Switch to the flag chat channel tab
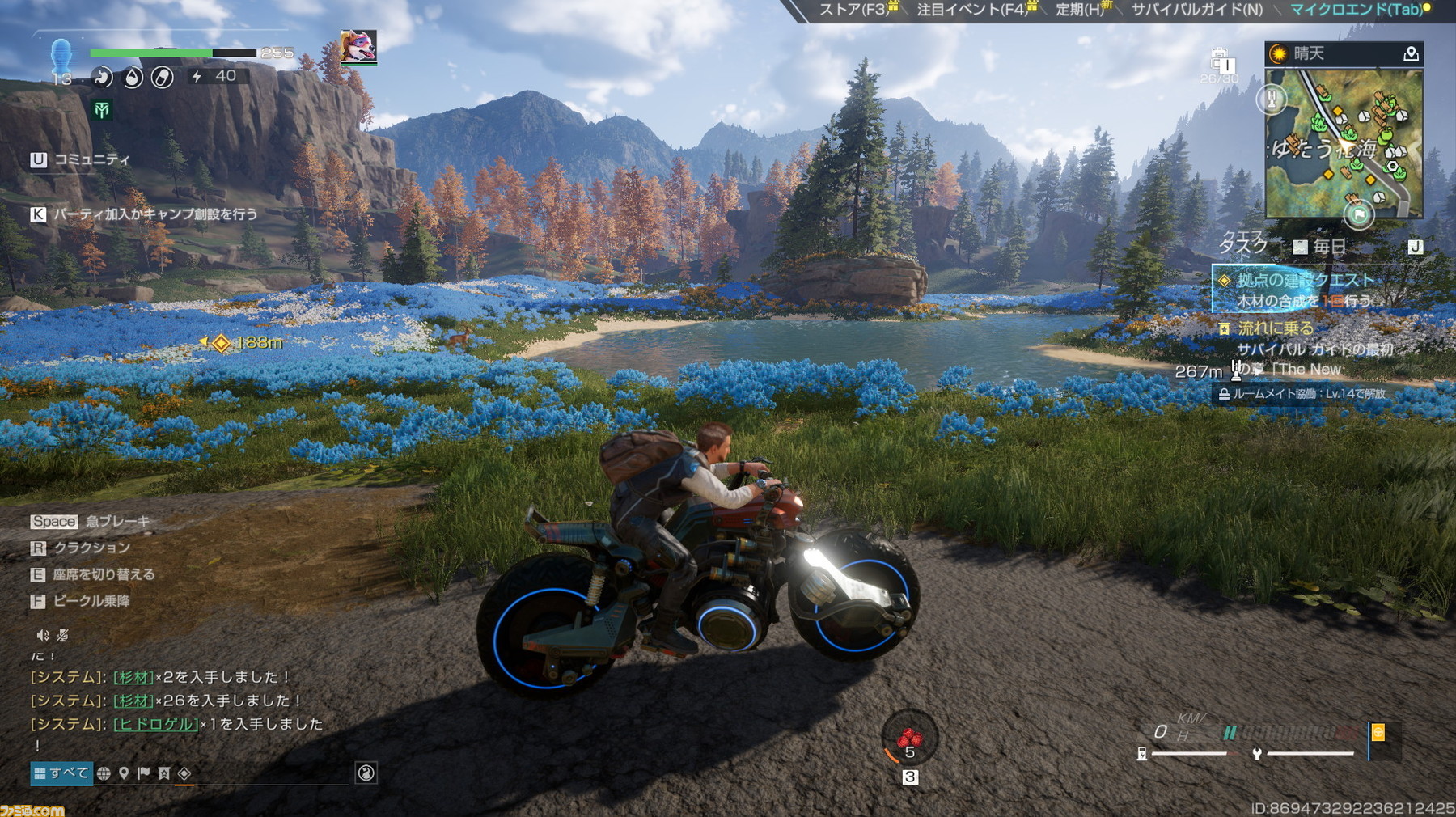Viewport: 1456px width, 817px height. [144, 773]
